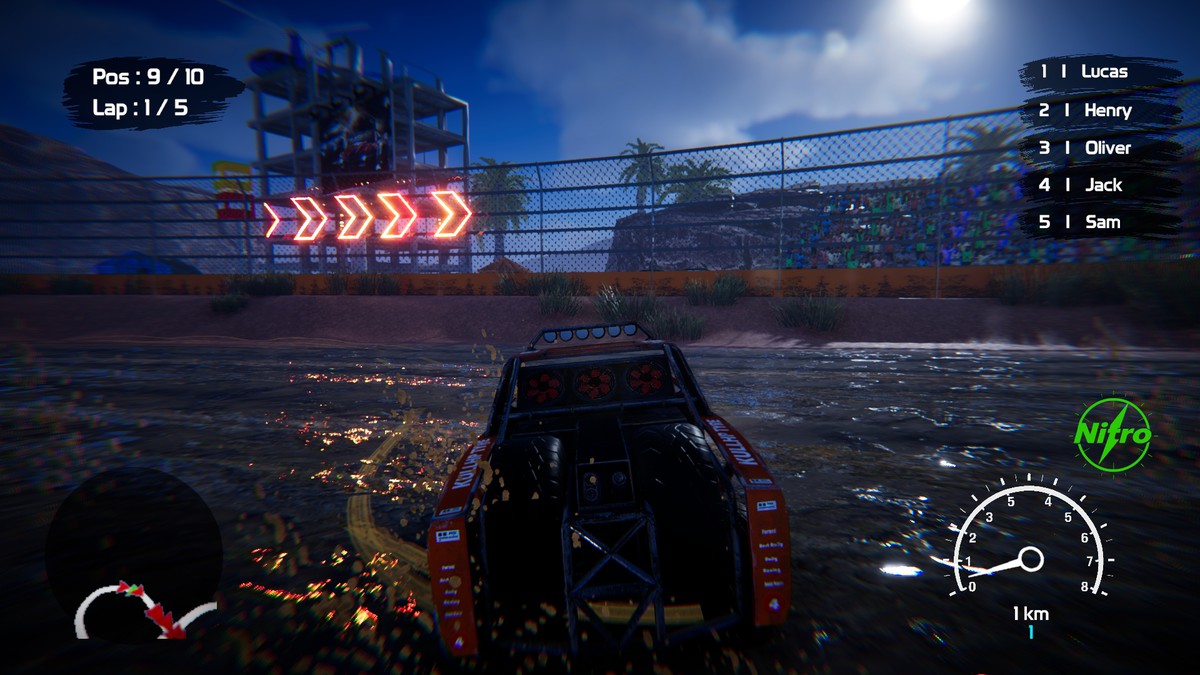
Task: Click the circular track minimap
Action: (x=134, y=557)
